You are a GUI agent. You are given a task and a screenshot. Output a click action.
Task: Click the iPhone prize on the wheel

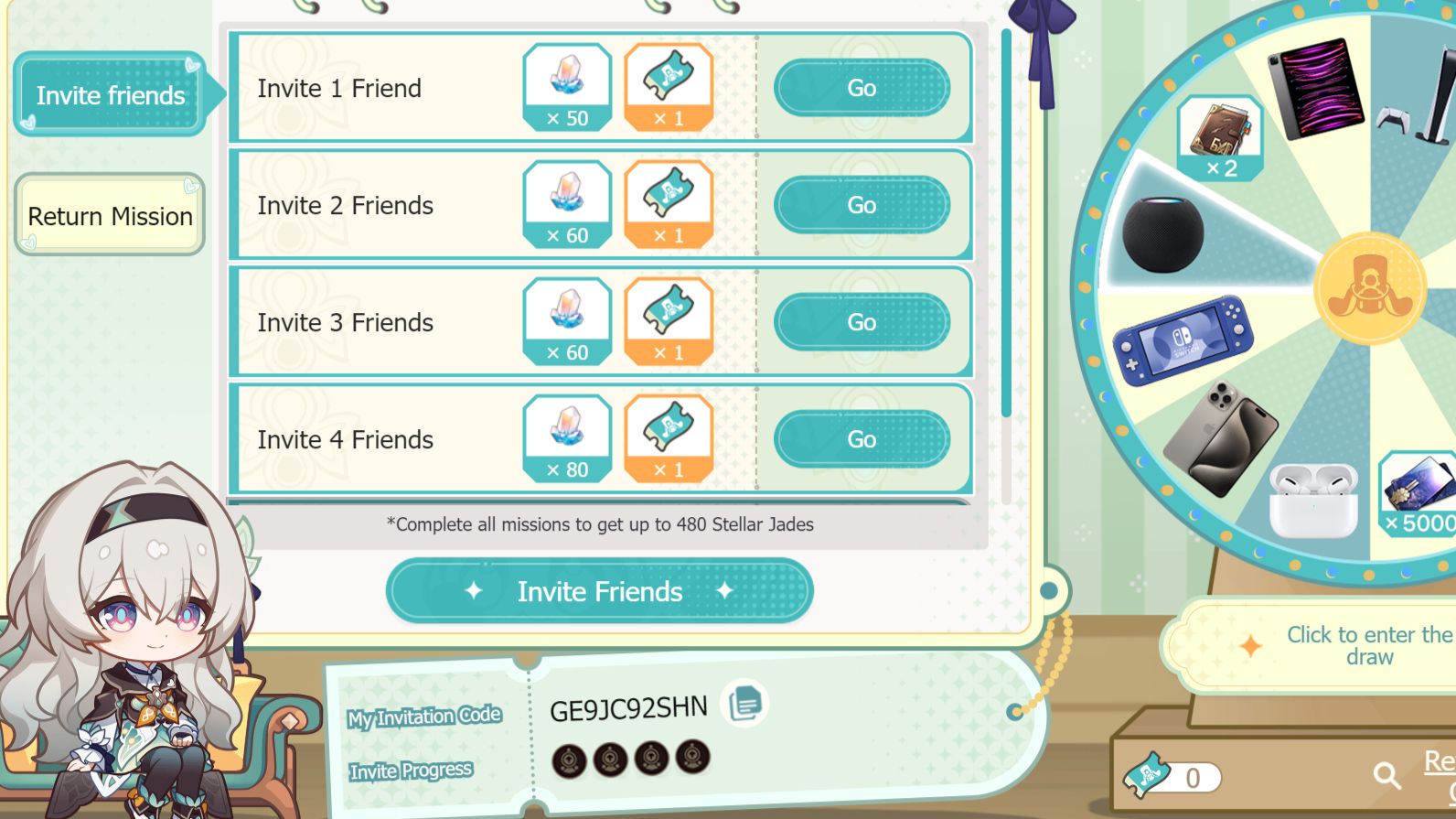[1233, 430]
